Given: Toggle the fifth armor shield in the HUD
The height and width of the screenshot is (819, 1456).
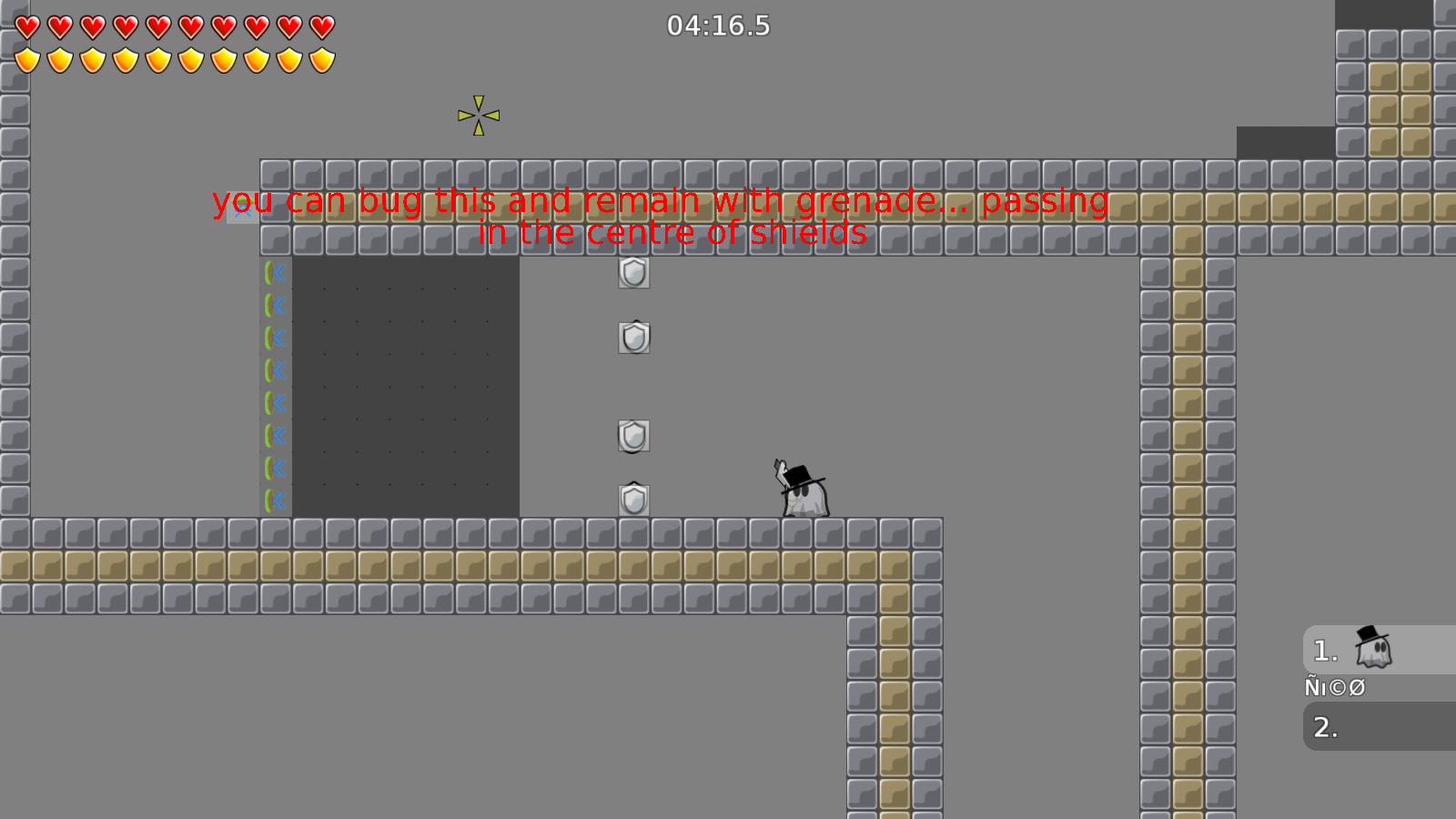Looking at the screenshot, I should click(x=157, y=58).
